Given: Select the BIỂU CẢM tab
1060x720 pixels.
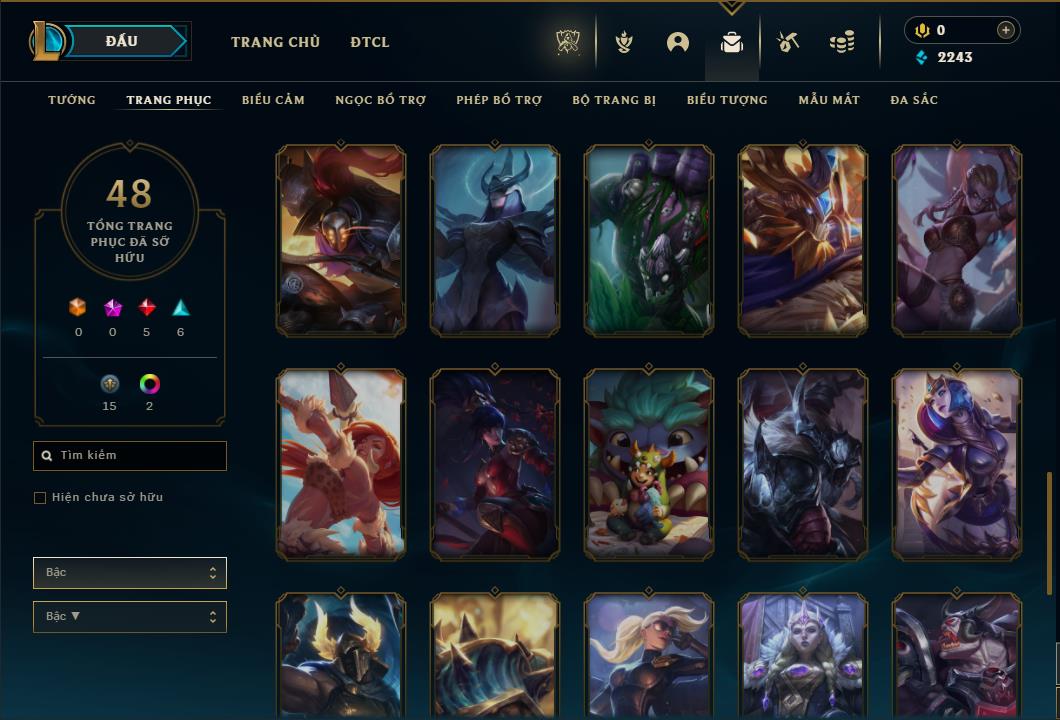Looking at the screenshot, I should (273, 100).
